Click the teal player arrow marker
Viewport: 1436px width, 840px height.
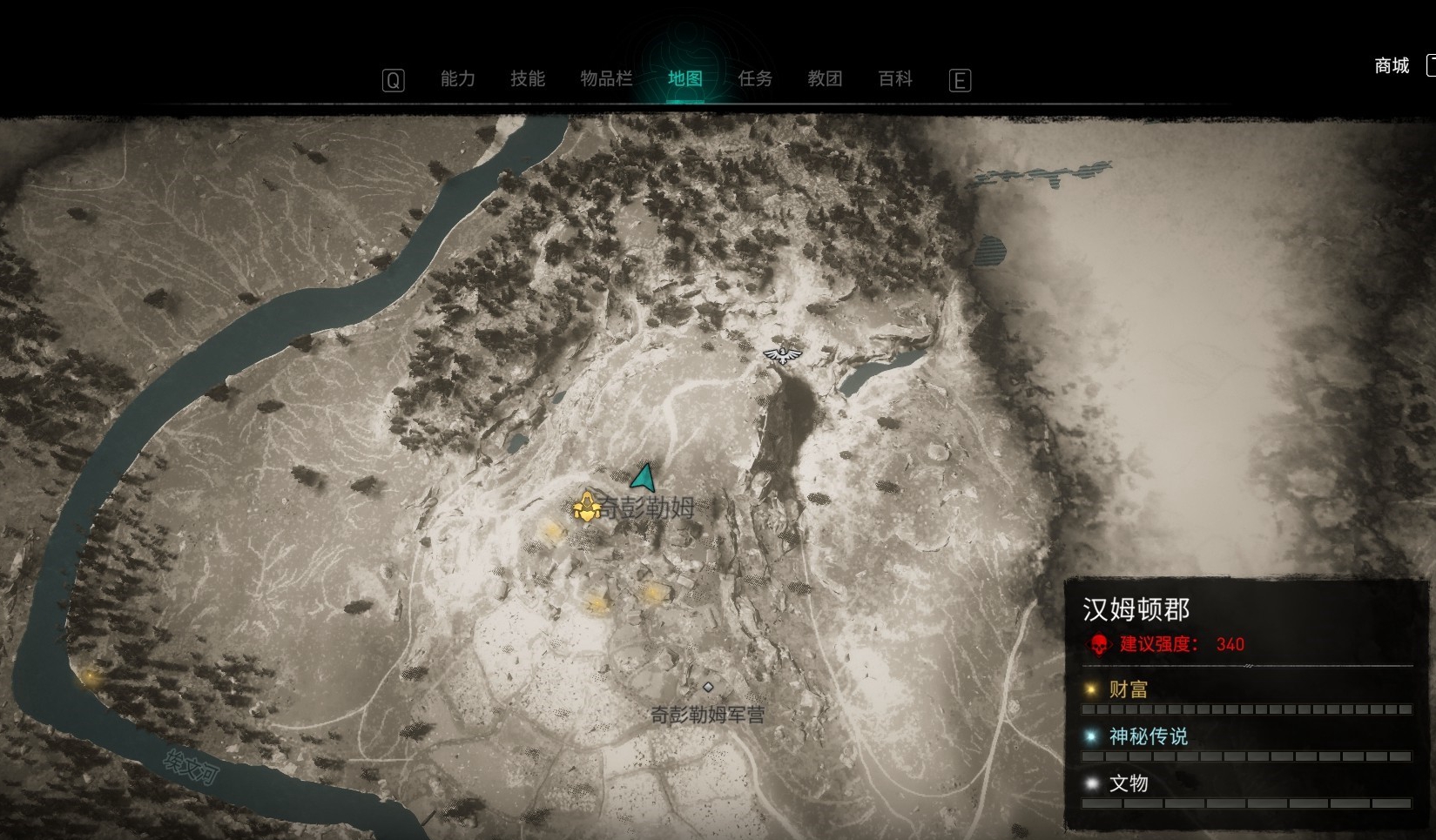click(644, 478)
